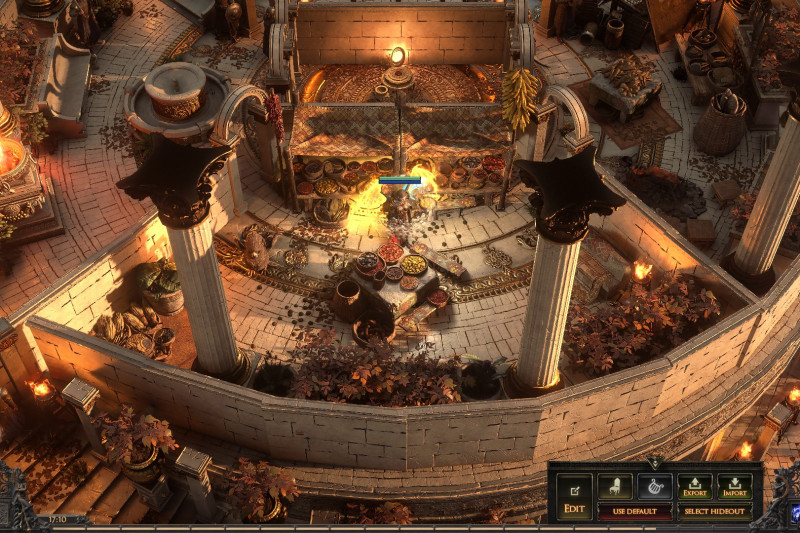This screenshot has width=800, height=533.
Task: Choose Use Default for the hideout
Action: click(x=635, y=511)
